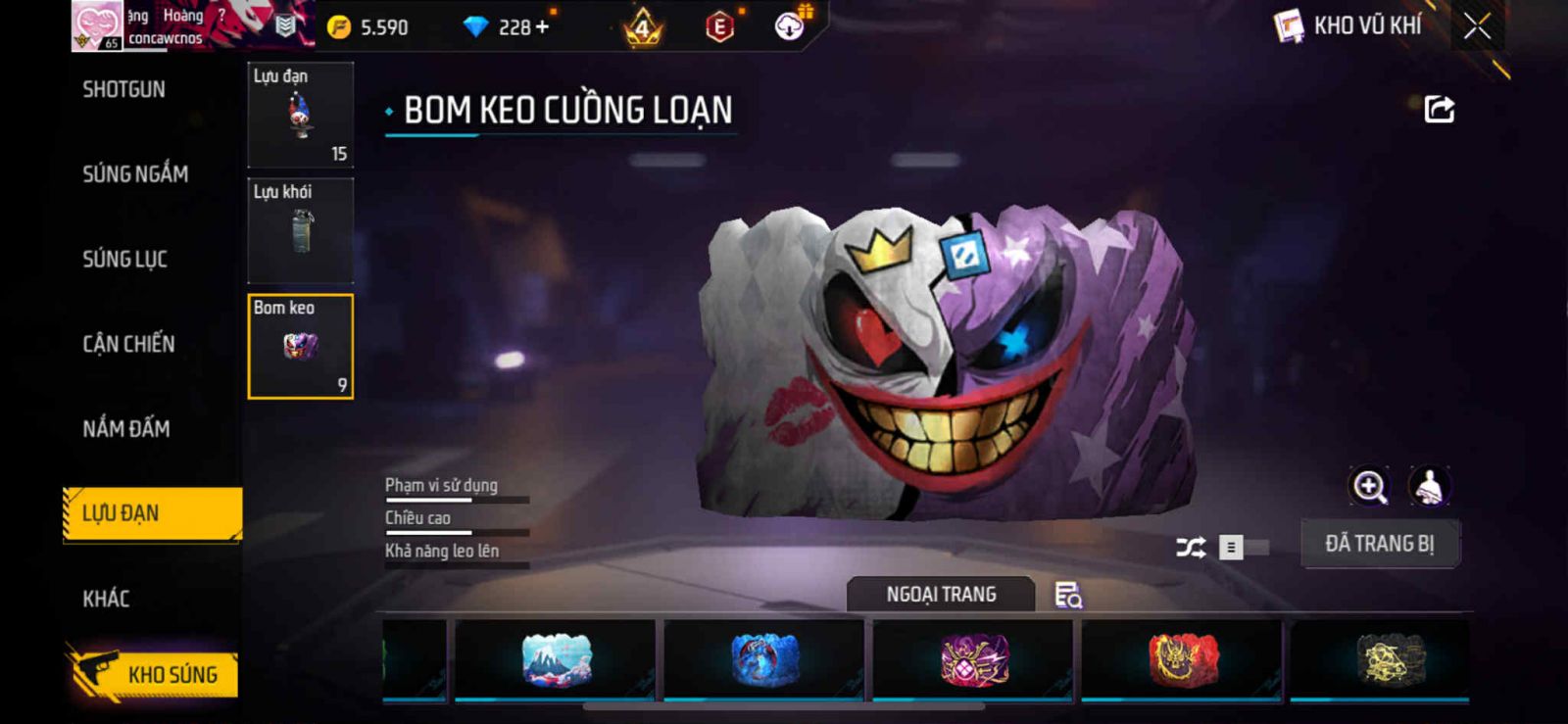Zoom in with the magnifier icon

click(x=1369, y=486)
